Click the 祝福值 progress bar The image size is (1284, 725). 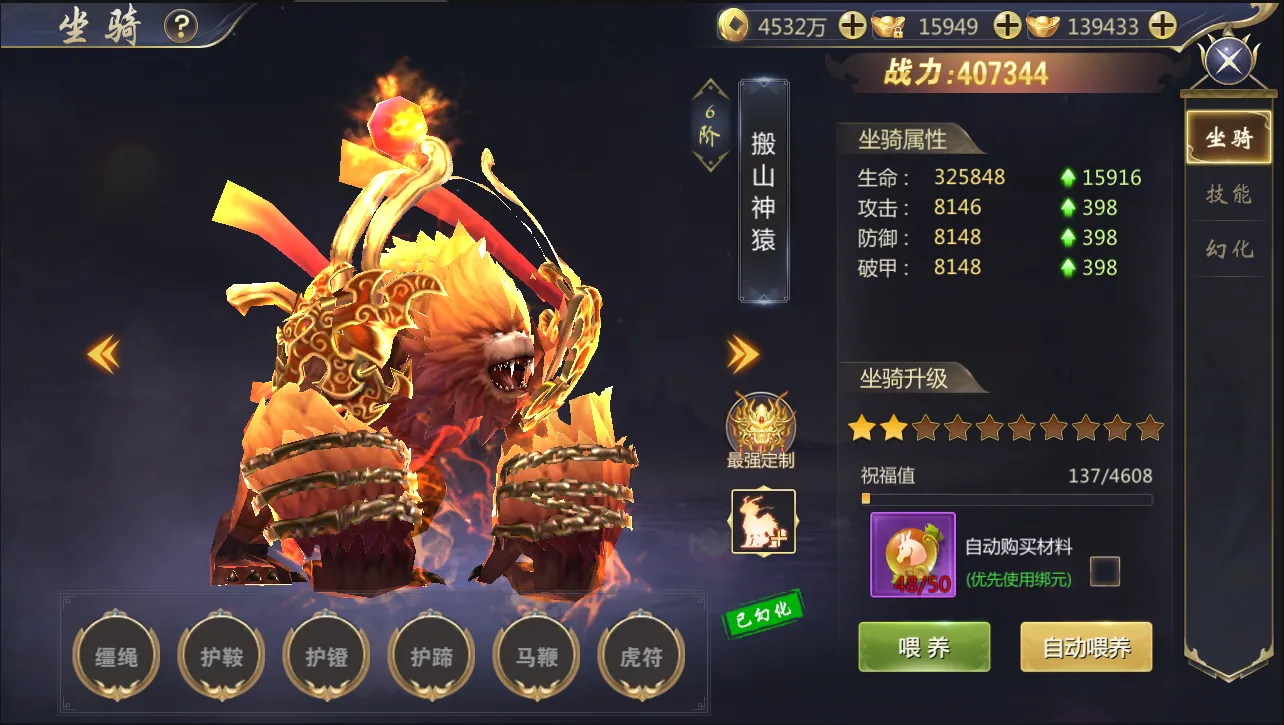1005,498
